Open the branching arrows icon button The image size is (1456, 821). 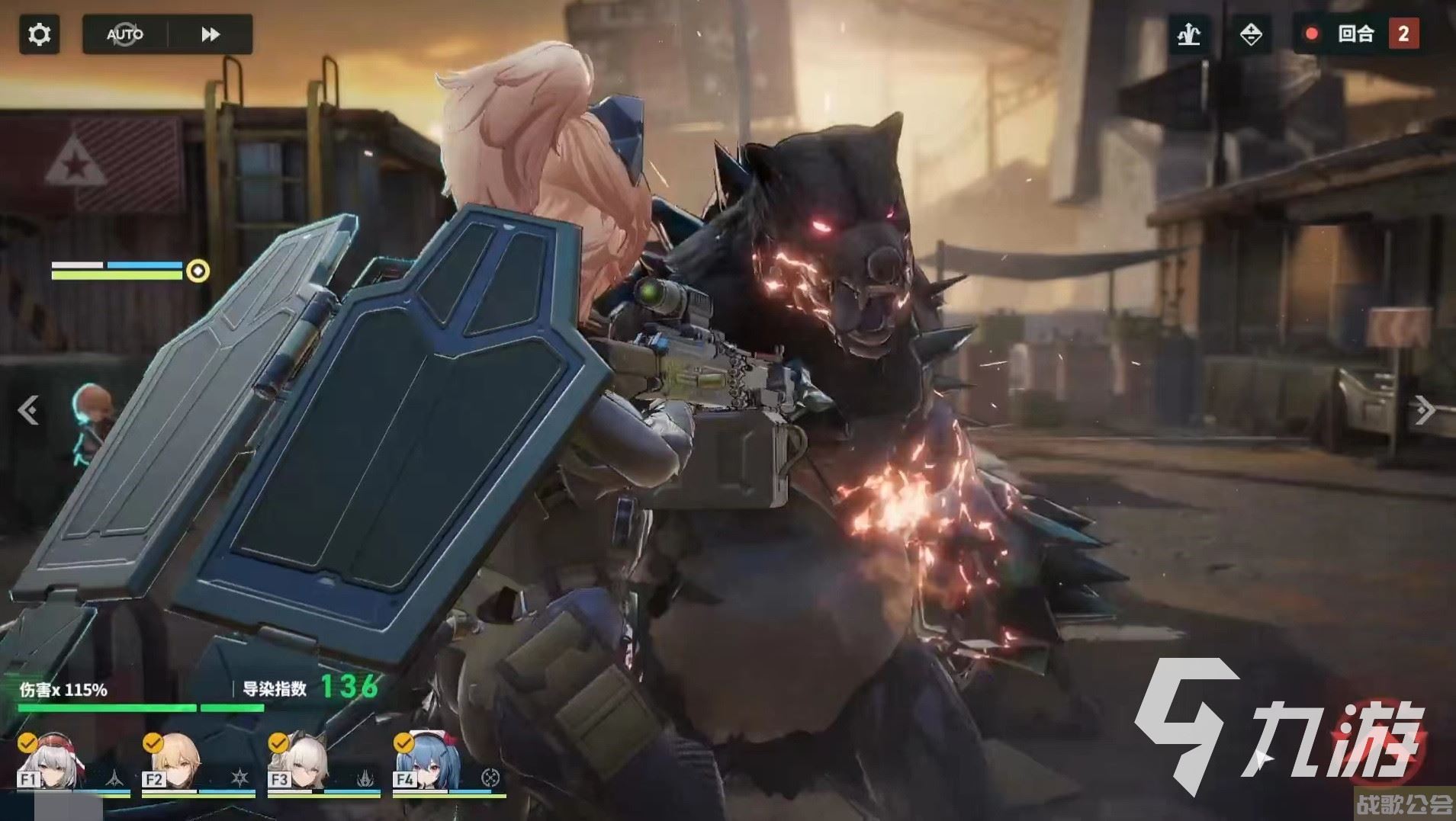(x=1189, y=34)
